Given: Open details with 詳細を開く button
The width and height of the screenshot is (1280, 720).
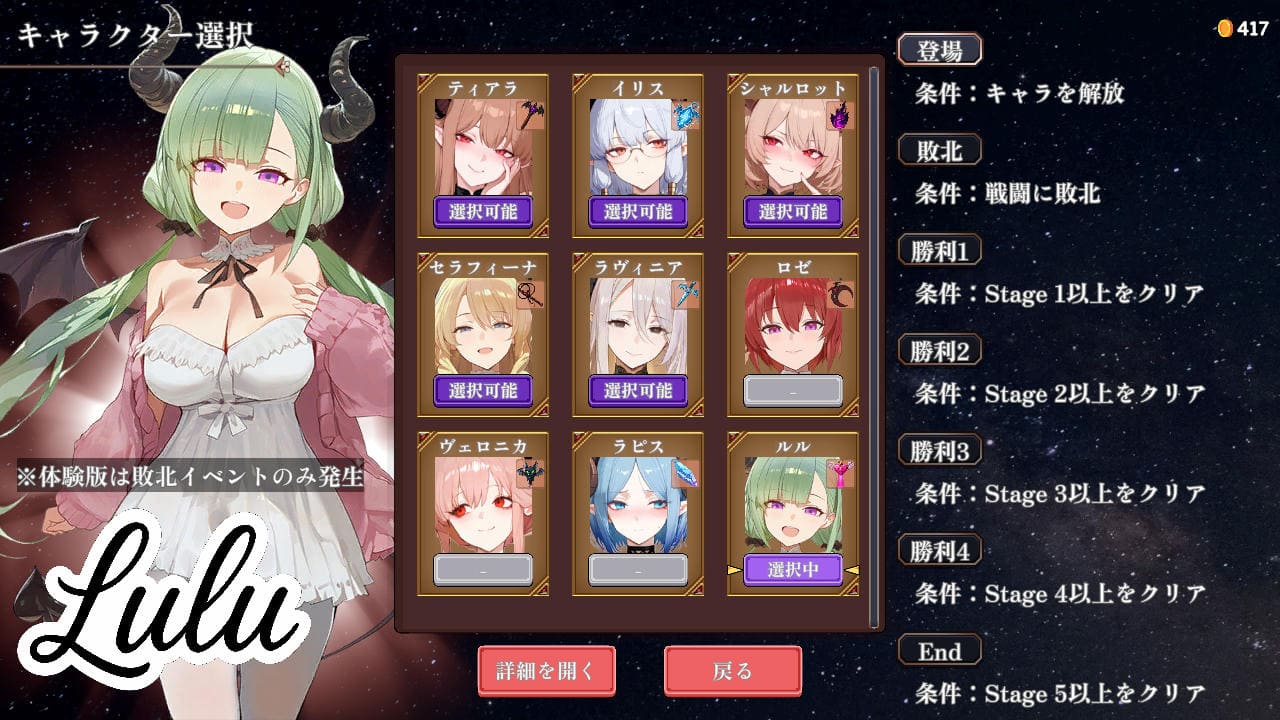Looking at the screenshot, I should coord(545,671).
